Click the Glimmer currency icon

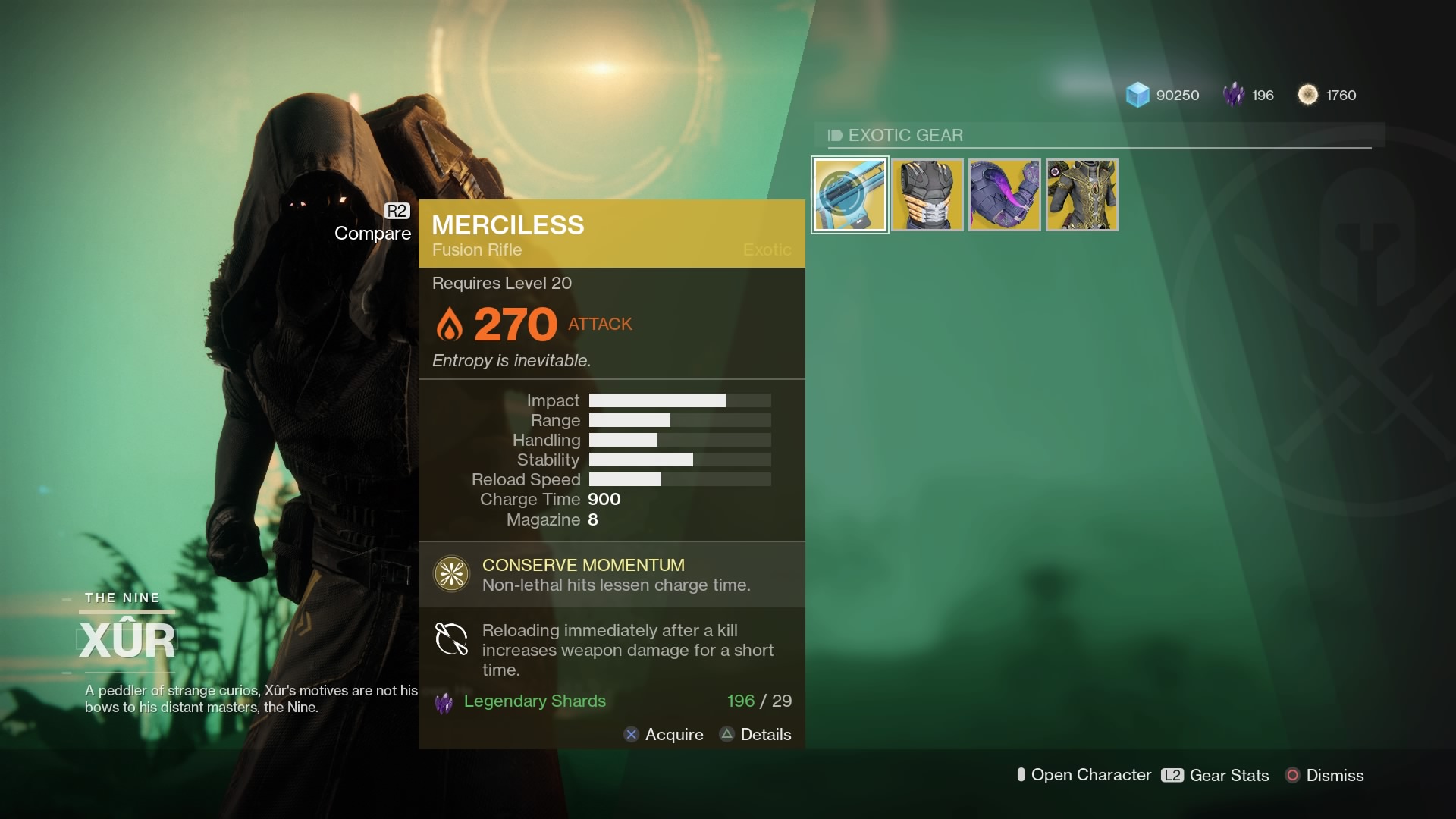pyautogui.click(x=1139, y=95)
